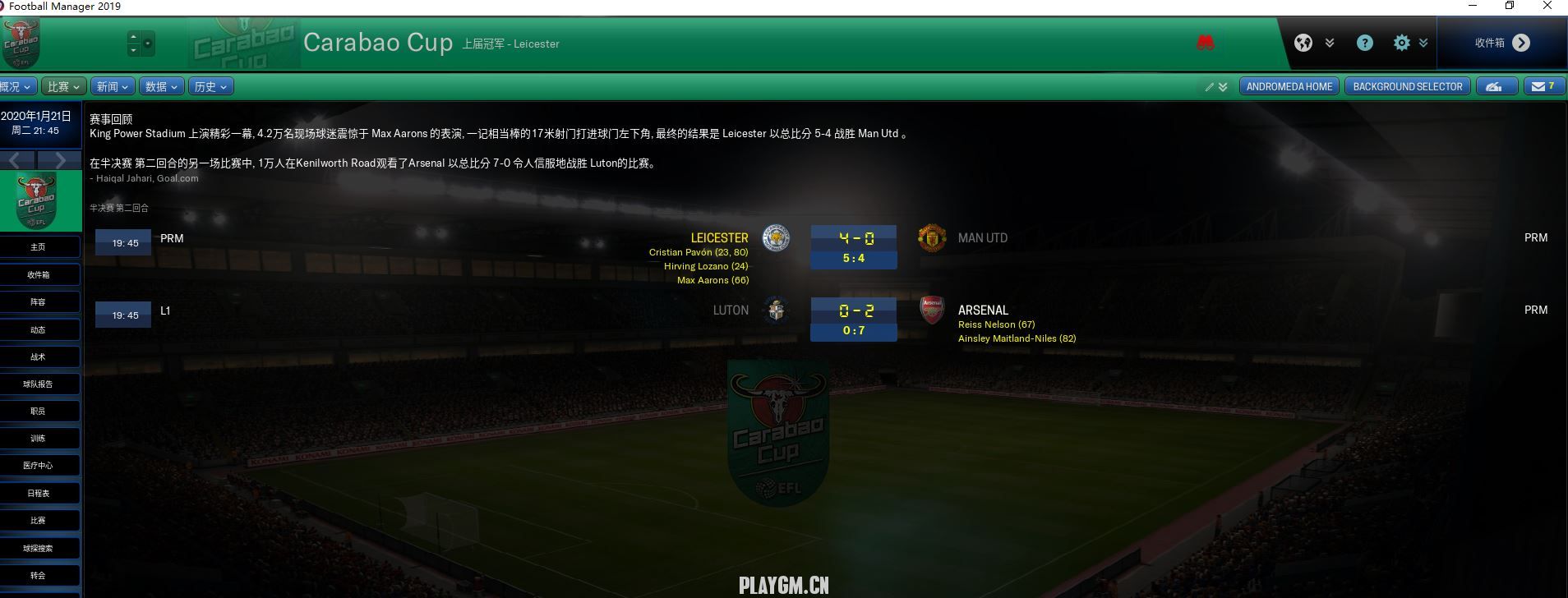The image size is (1568, 598).
Task: Select 球探搜索 in the sidebar
Action: [39, 548]
